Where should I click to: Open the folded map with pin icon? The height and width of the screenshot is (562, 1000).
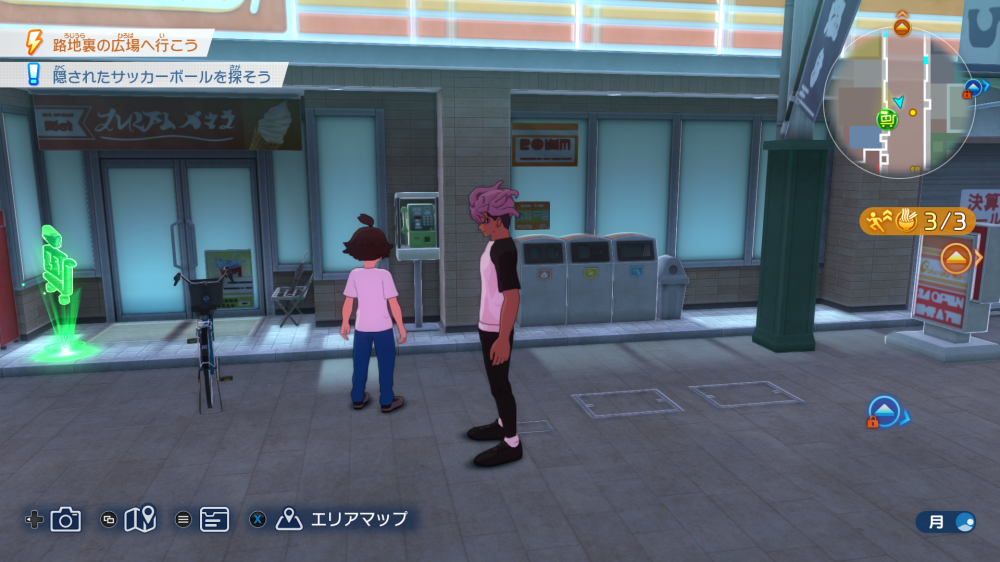coord(141,518)
